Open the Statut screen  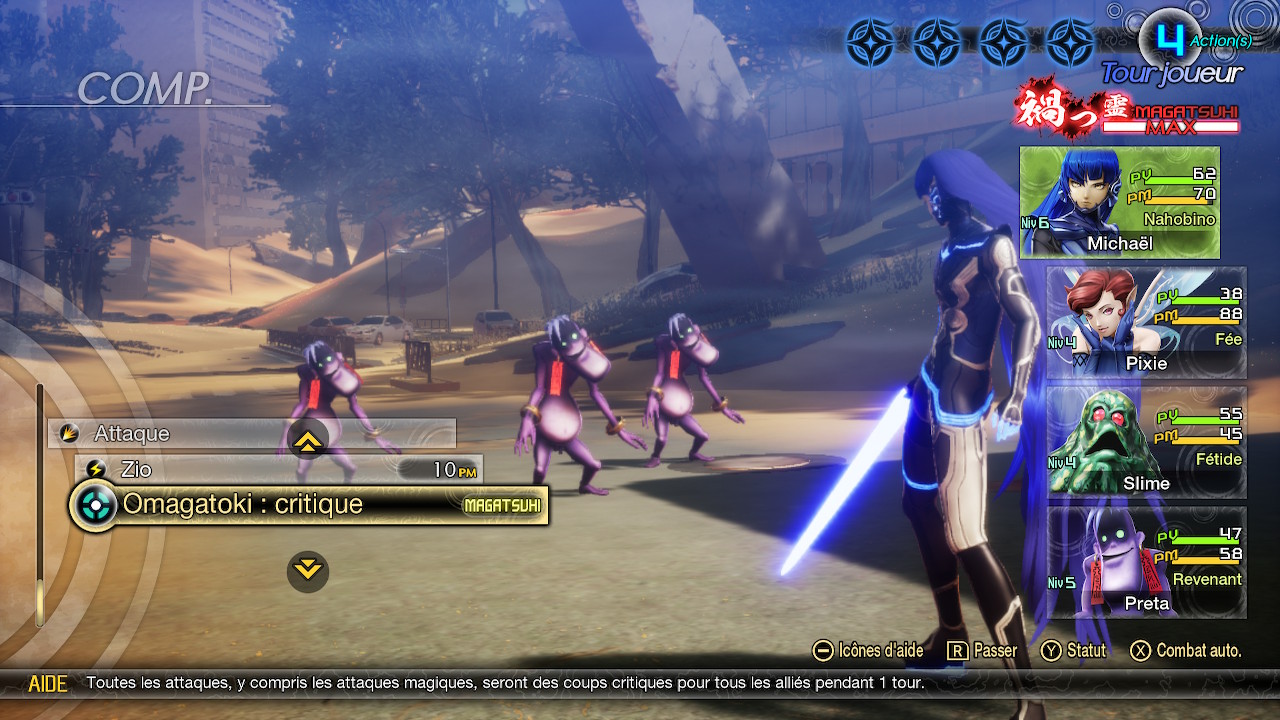1074,651
